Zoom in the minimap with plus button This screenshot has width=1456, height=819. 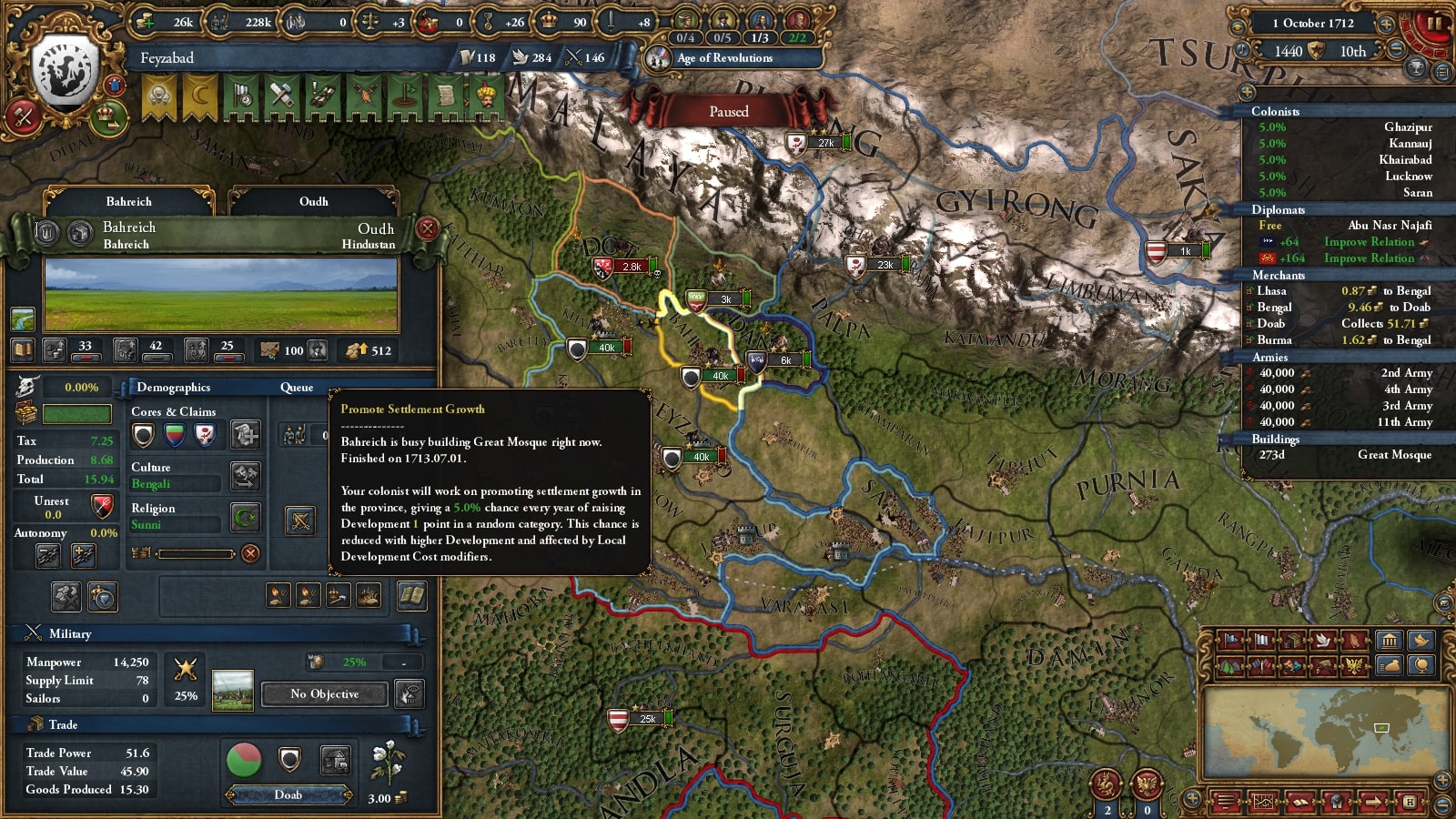(1442, 781)
